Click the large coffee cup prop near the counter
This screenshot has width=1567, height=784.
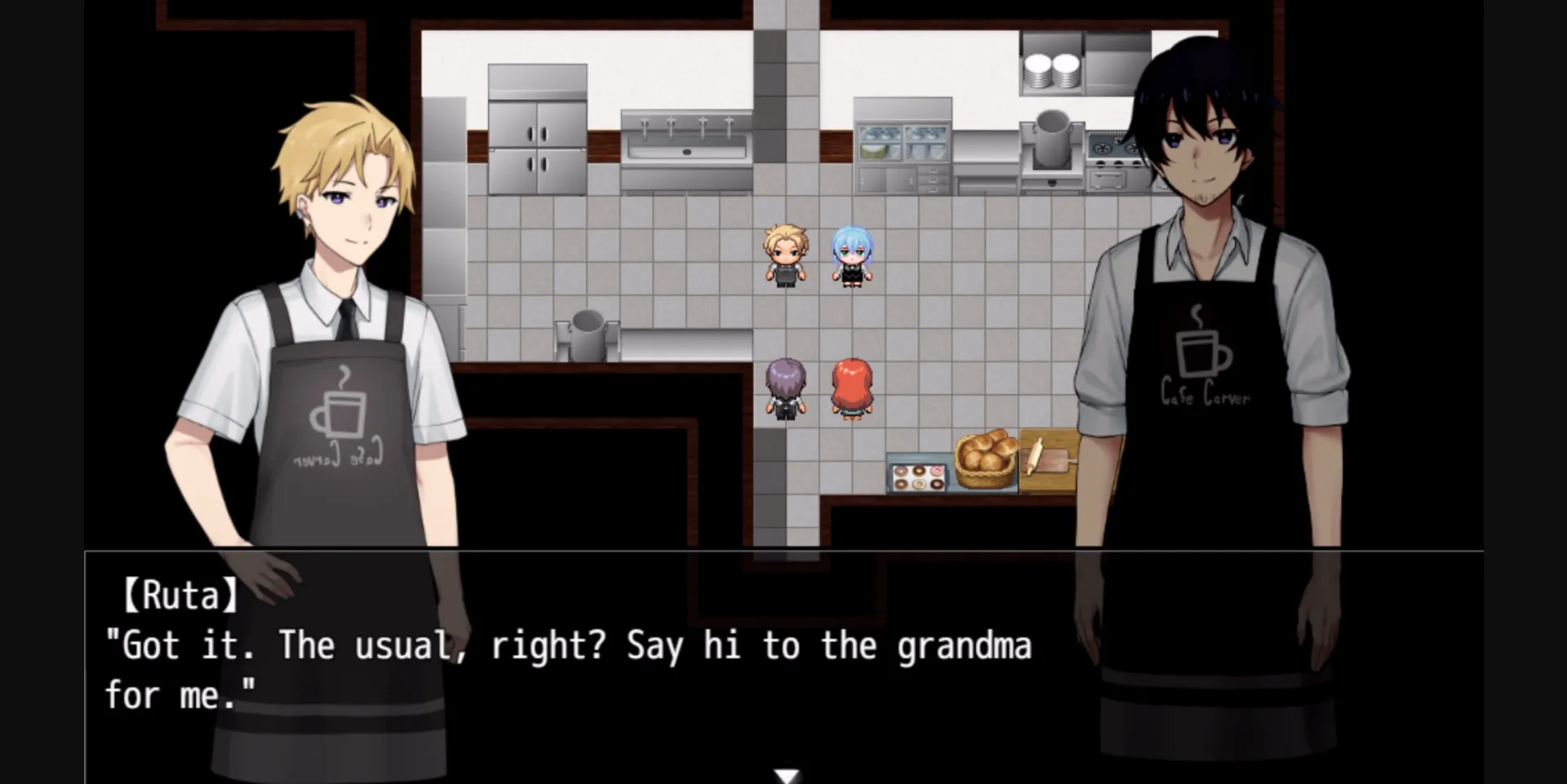point(586,334)
